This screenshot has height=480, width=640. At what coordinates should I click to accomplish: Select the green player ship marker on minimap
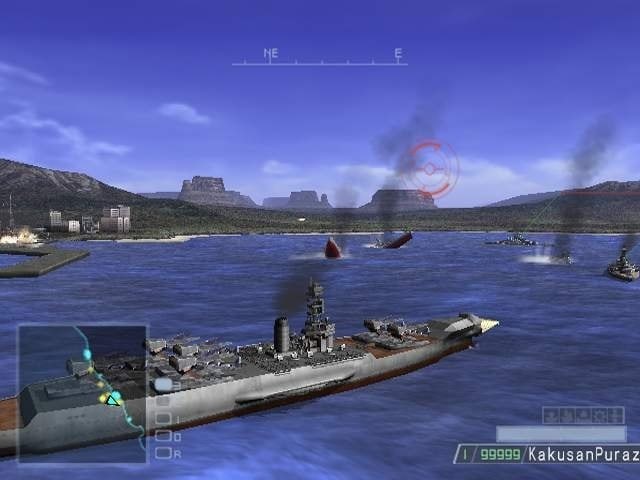[x=114, y=398]
